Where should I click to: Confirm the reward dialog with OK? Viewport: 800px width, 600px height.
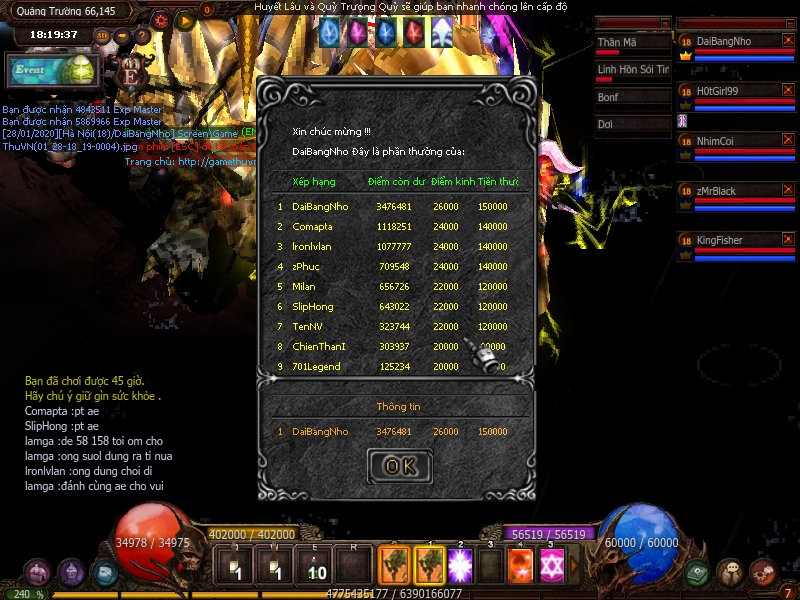pos(399,466)
